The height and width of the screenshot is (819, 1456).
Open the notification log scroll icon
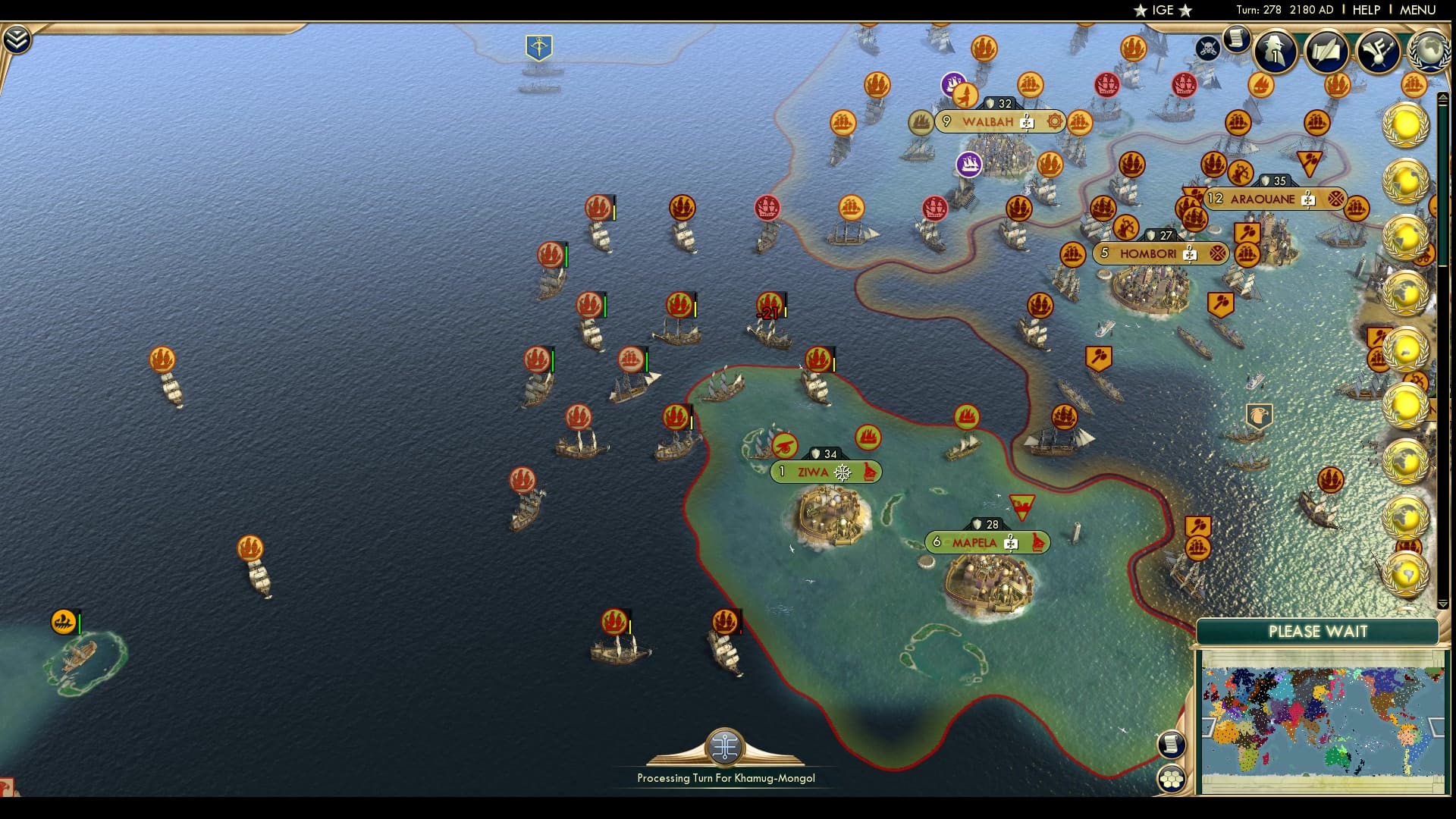(1238, 39)
